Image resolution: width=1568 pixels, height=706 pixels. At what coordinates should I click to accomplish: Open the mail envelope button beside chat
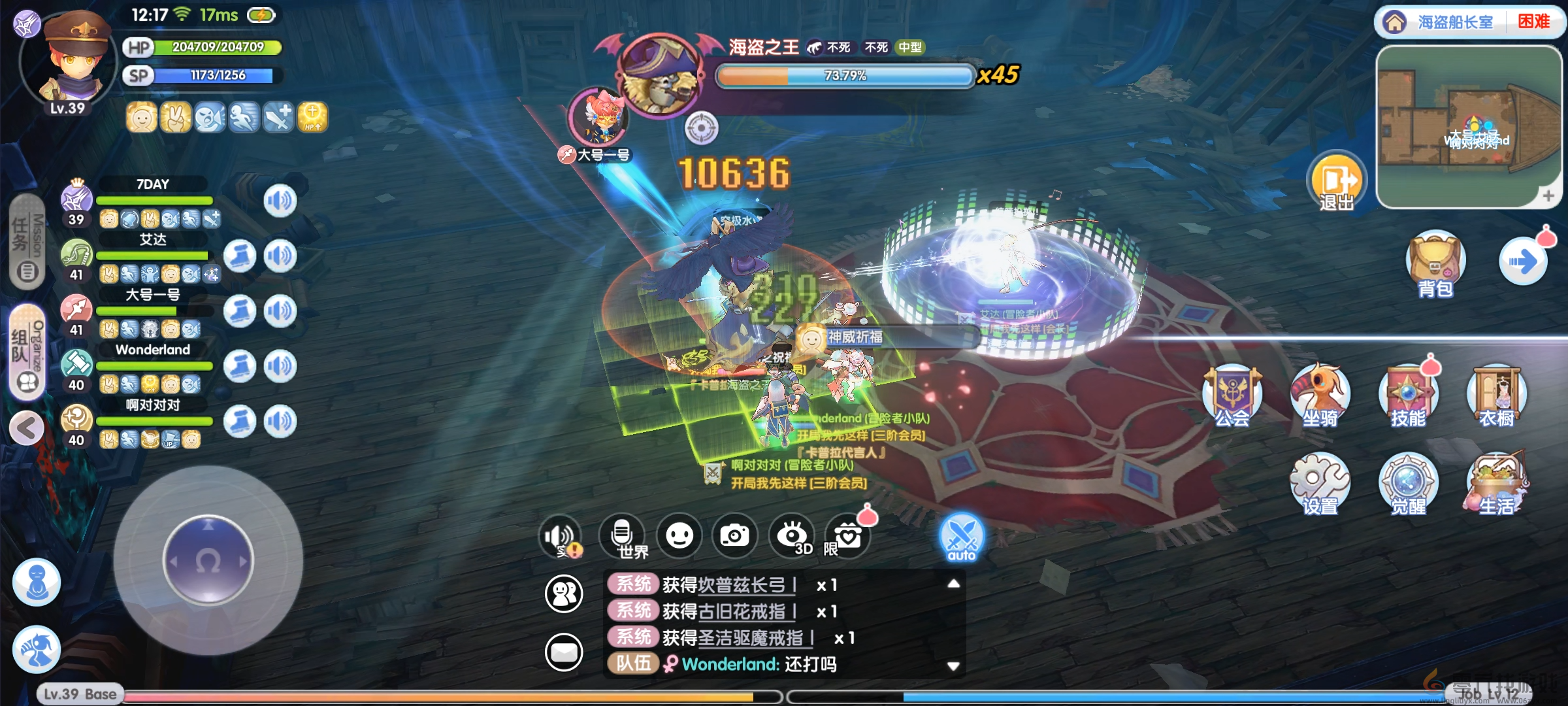pos(564,652)
